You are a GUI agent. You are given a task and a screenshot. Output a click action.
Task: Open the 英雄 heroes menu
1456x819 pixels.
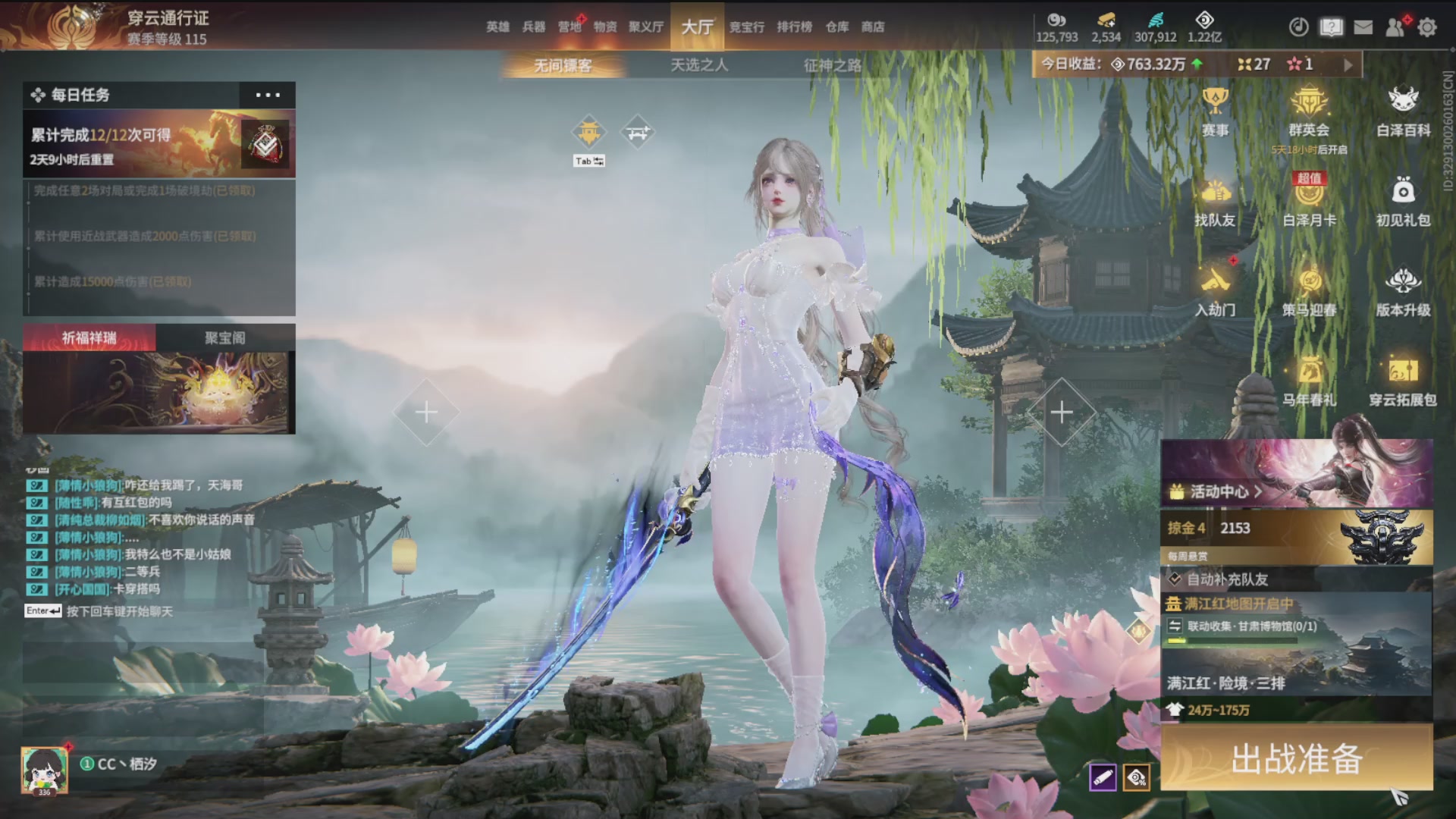click(x=497, y=27)
